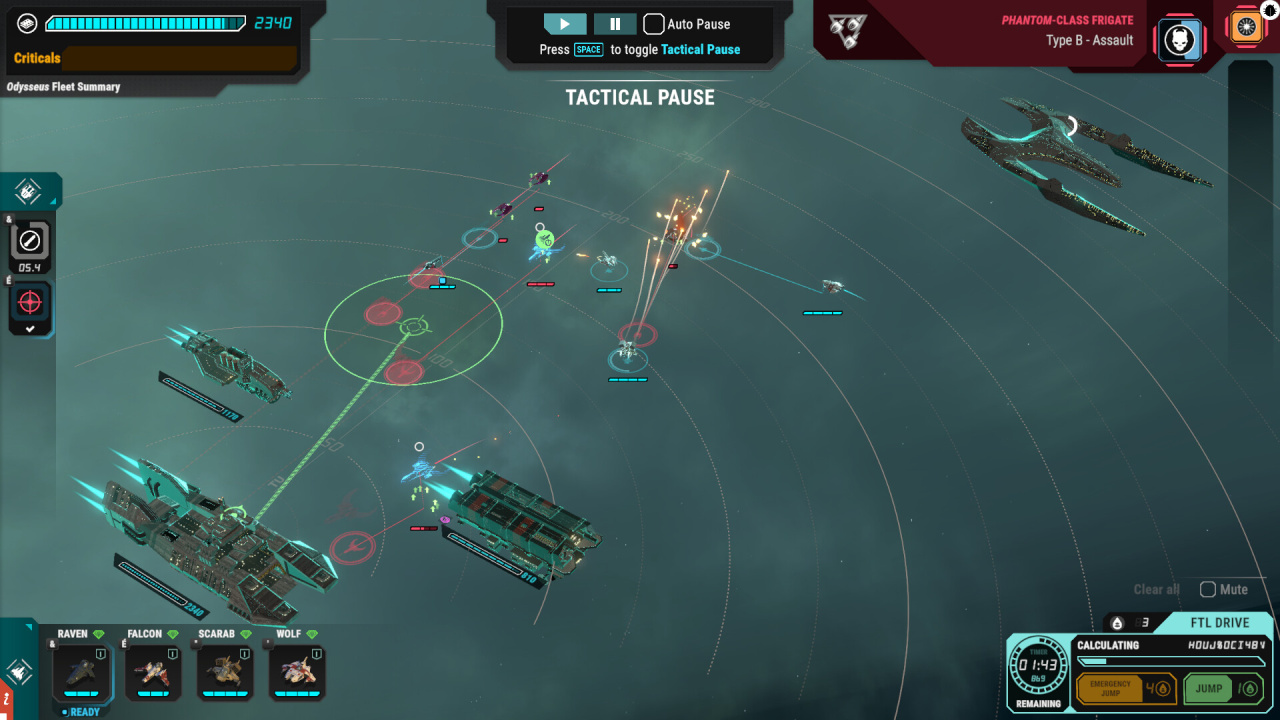Toggle the Auto Pause checkbox
The image size is (1280, 720).
pyautogui.click(x=653, y=24)
